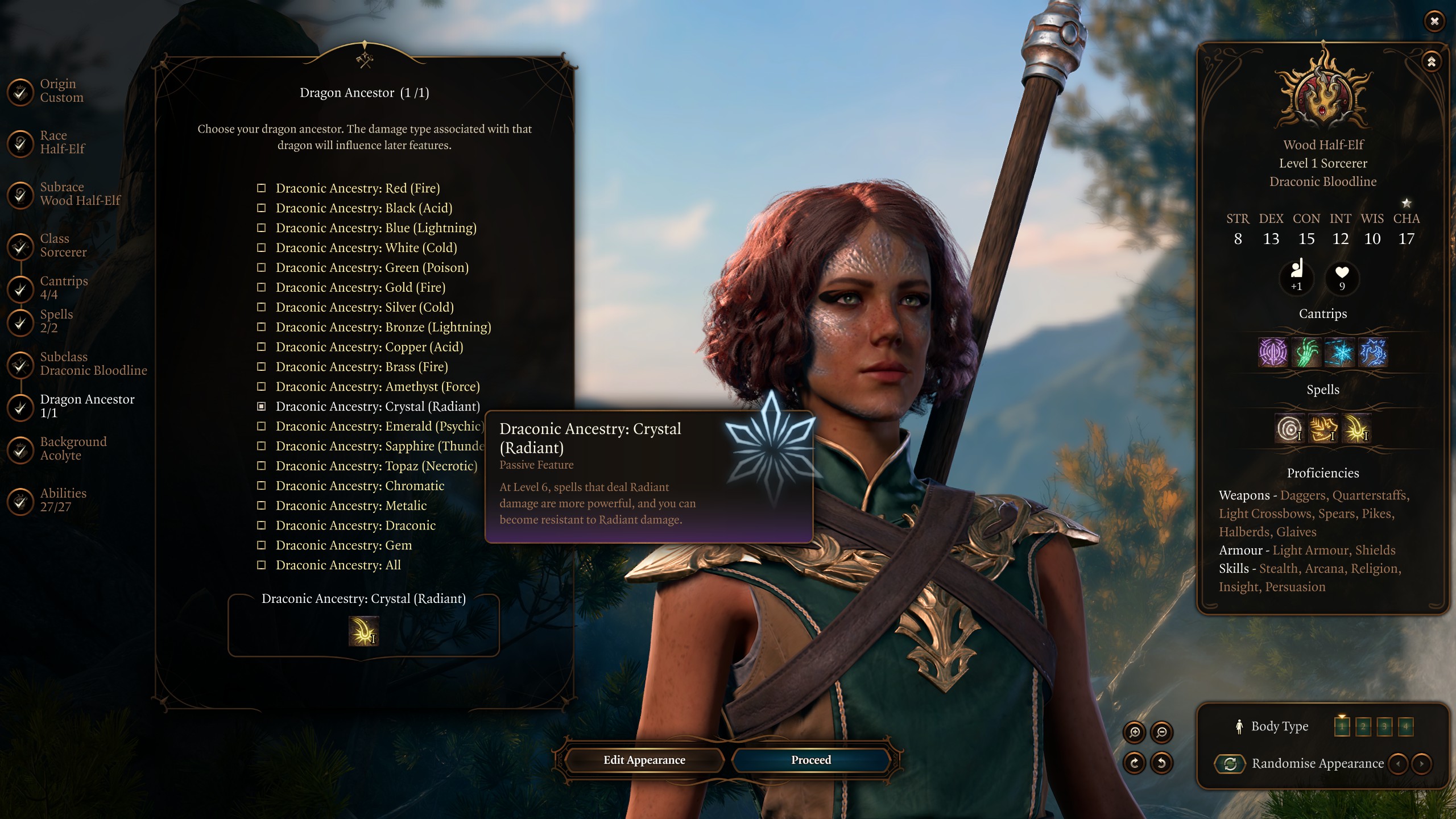Click the Proceed button
The height and width of the screenshot is (819, 1456).
(810, 760)
